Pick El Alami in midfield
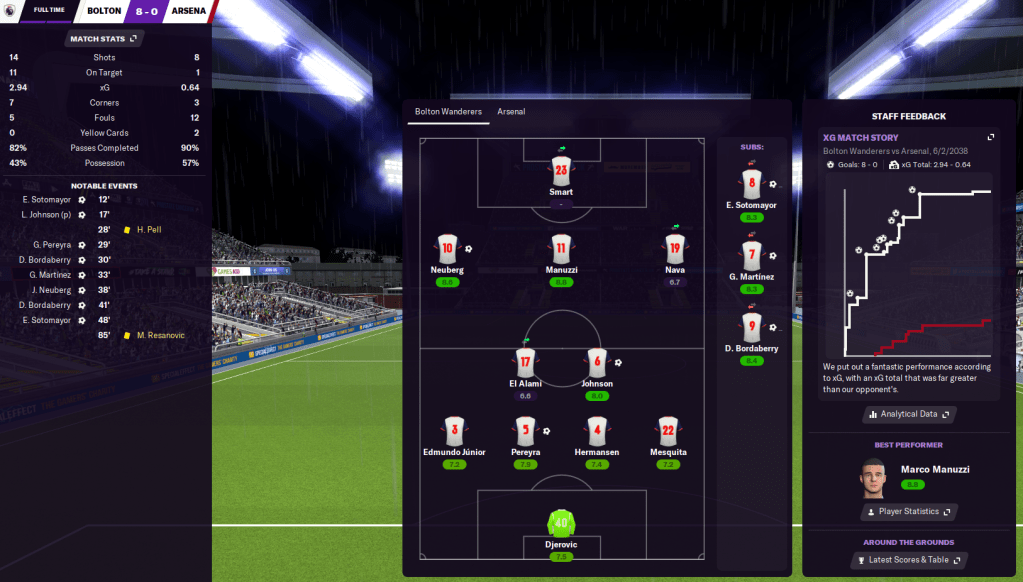Screen dimensions: 1023x582 (x=525, y=362)
